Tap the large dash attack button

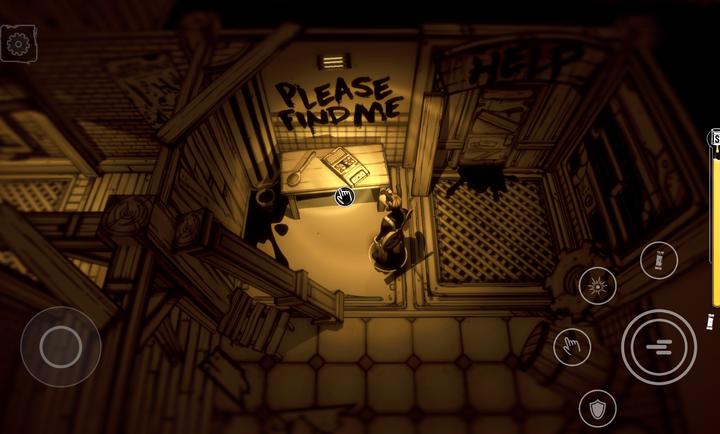click(x=659, y=347)
